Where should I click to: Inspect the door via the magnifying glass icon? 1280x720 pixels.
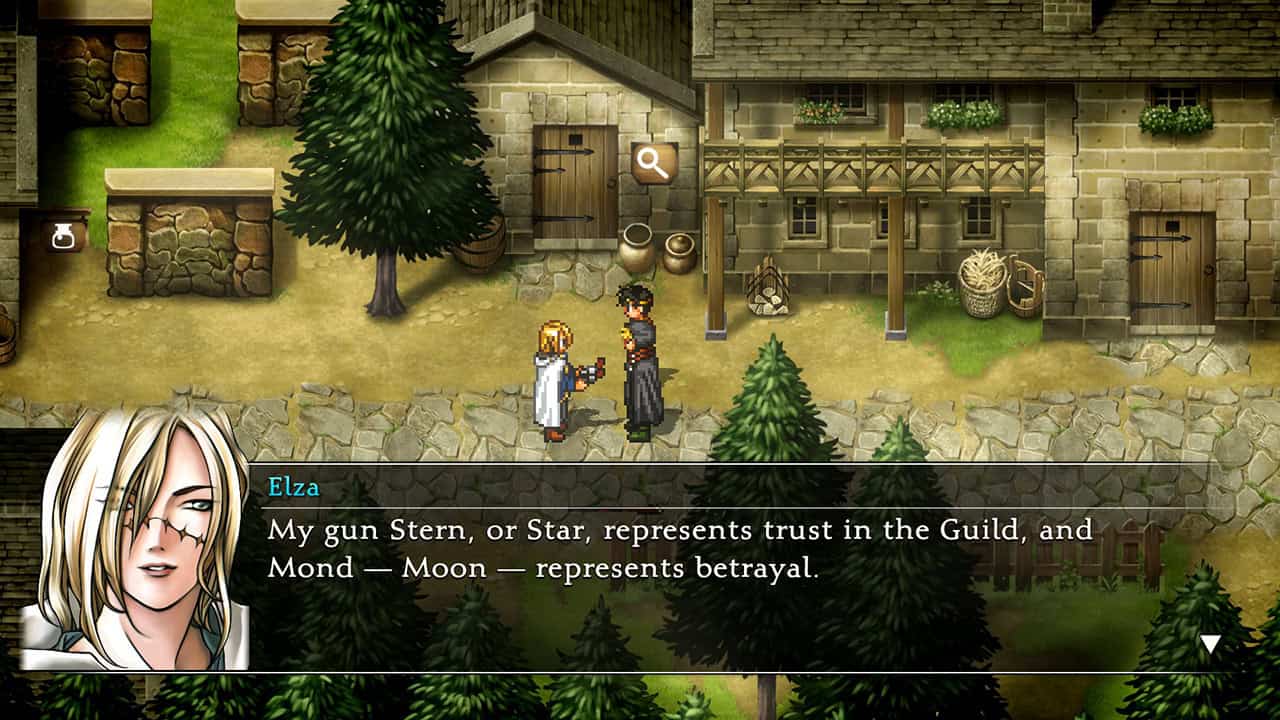point(654,164)
